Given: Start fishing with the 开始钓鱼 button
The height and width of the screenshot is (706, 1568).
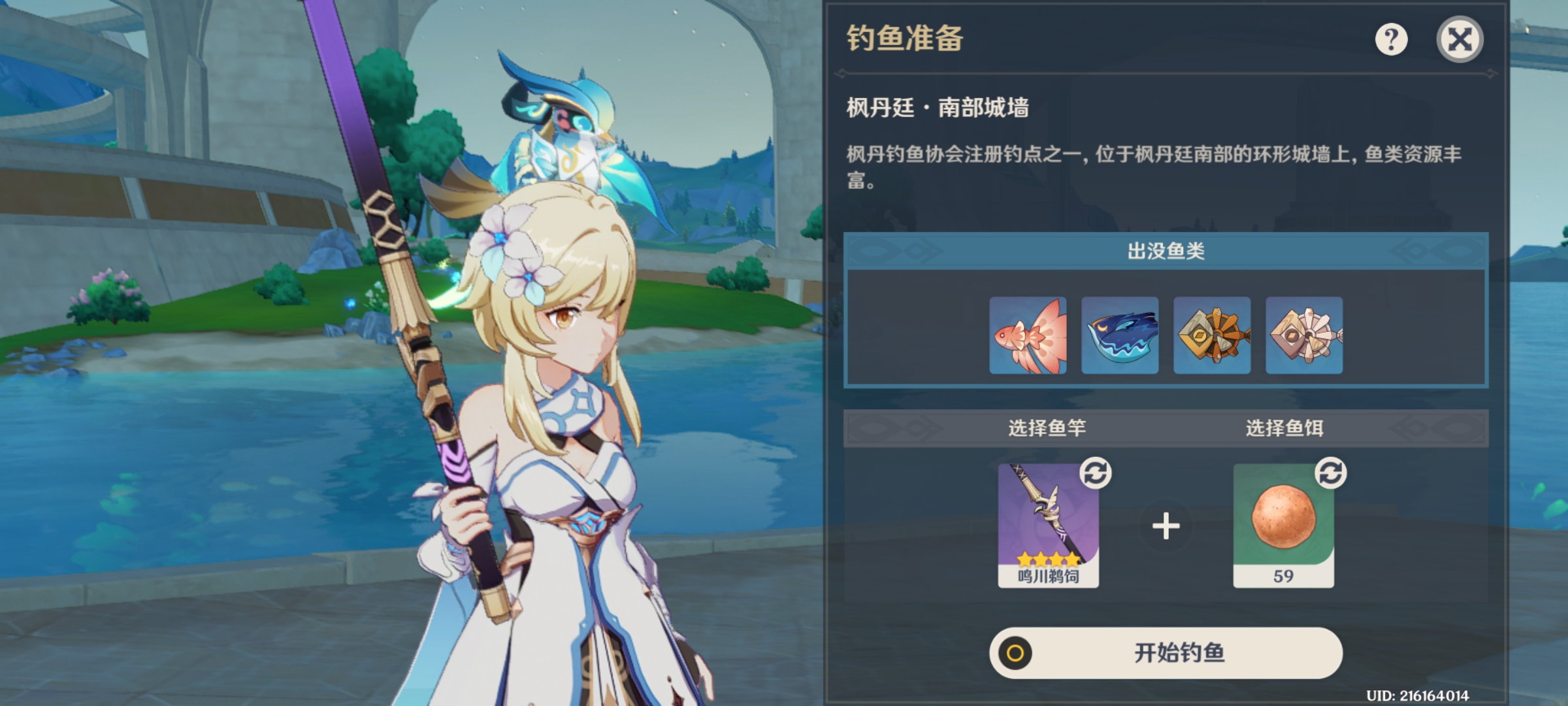Looking at the screenshot, I should tap(1166, 652).
